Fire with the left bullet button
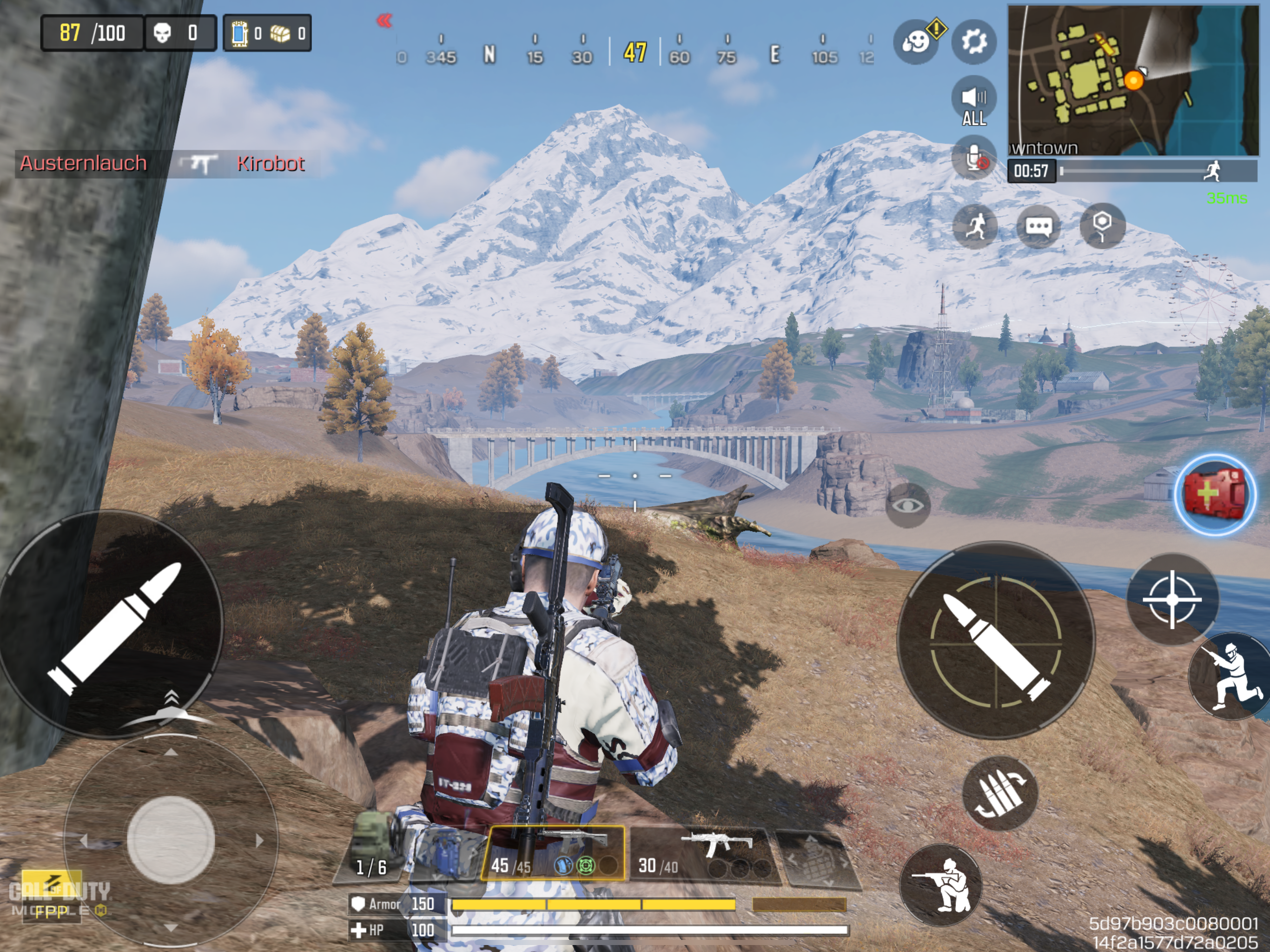 point(112,623)
